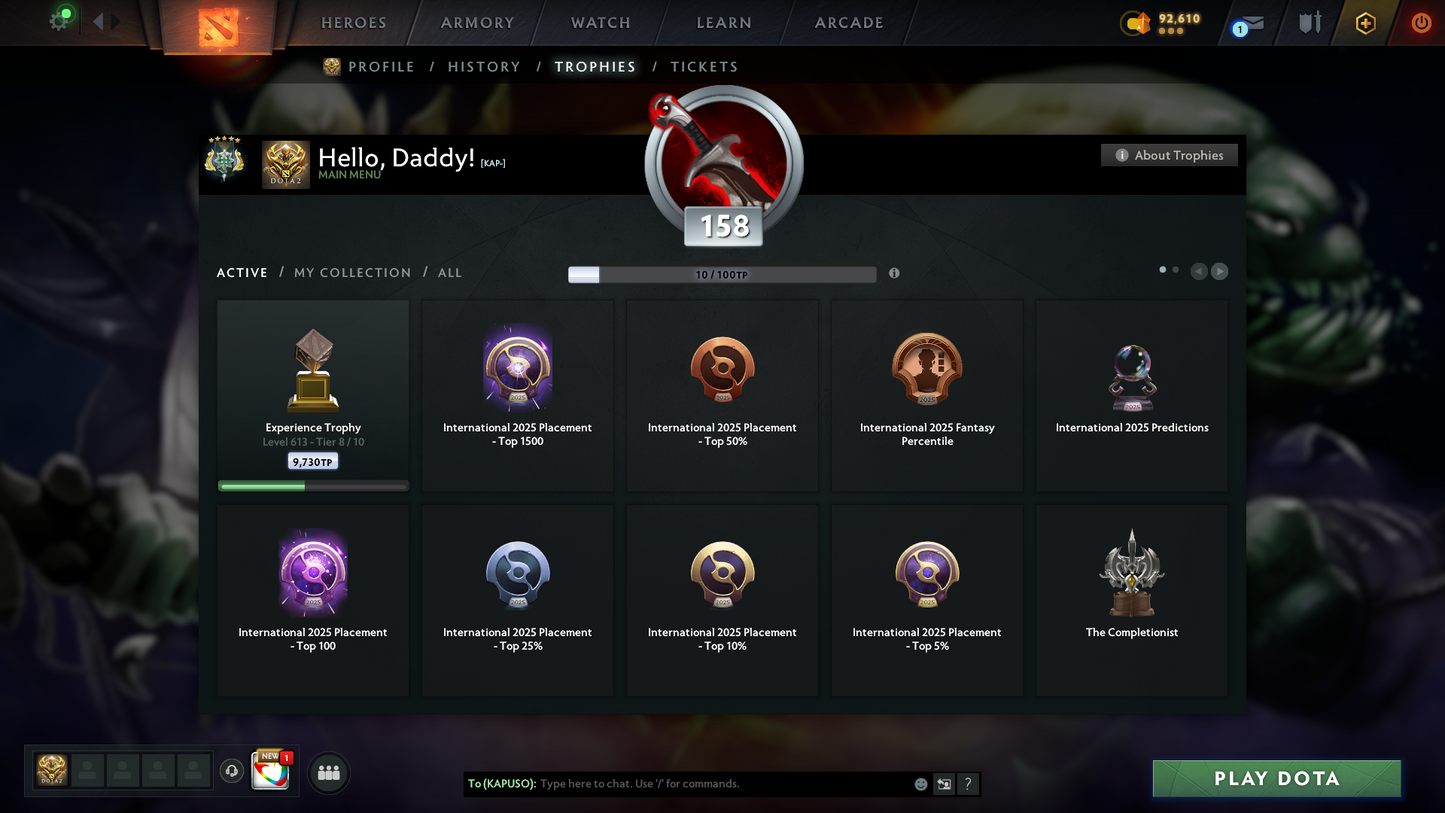Viewport: 1445px width, 813px height.
Task: Open the Heroes menu
Action: point(353,23)
